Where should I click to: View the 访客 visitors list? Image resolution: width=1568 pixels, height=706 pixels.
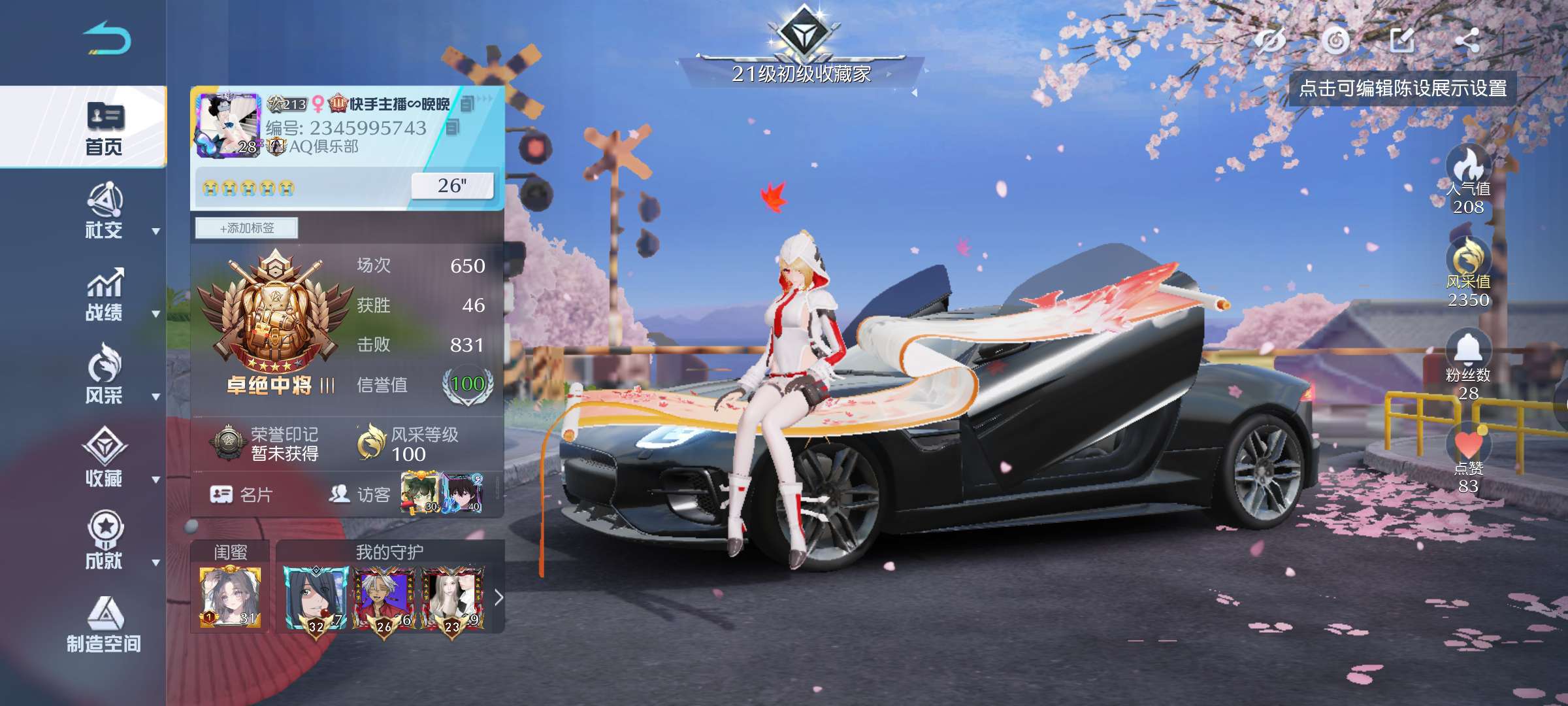pyautogui.click(x=360, y=495)
